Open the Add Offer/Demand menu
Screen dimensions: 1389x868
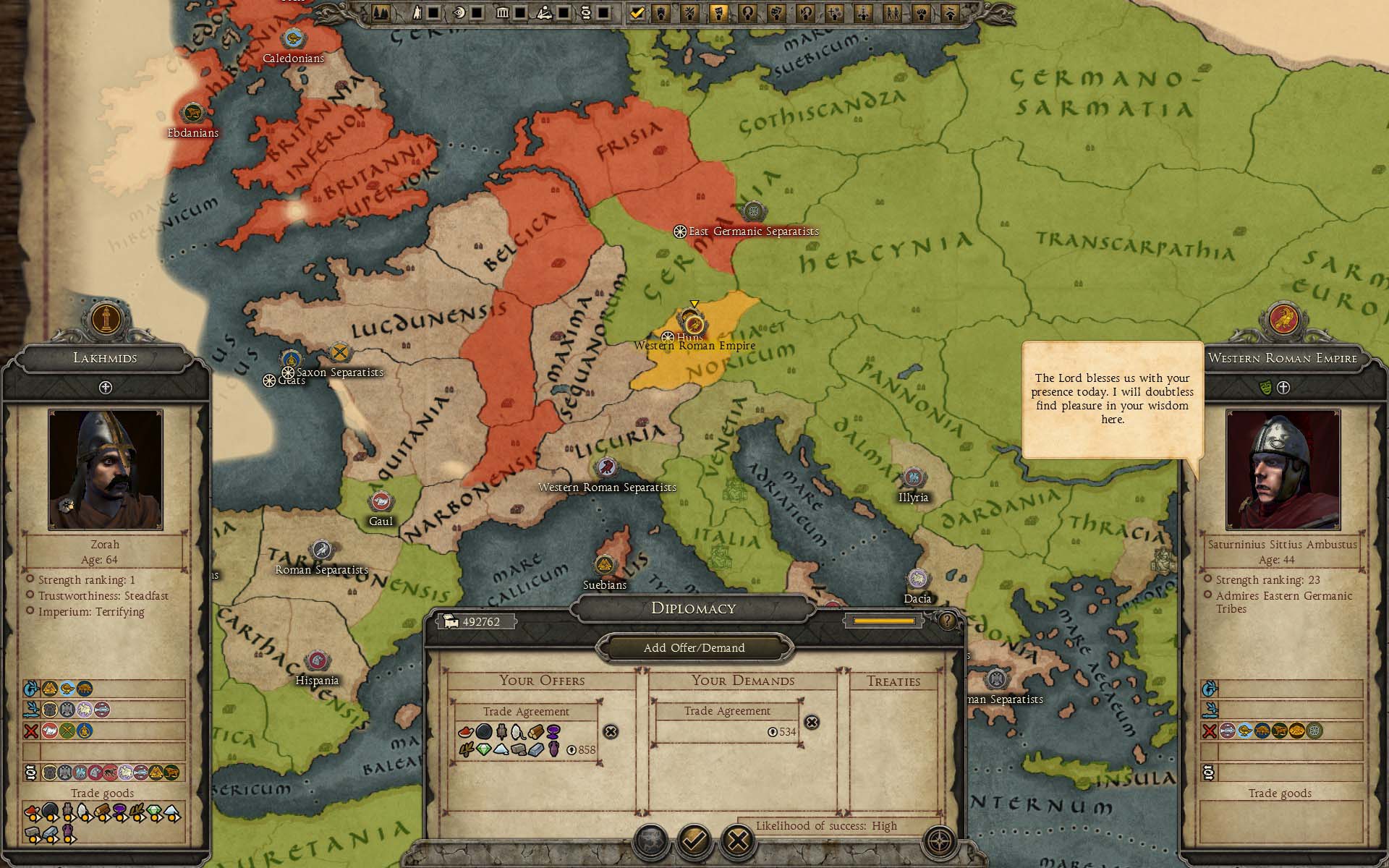[694, 647]
